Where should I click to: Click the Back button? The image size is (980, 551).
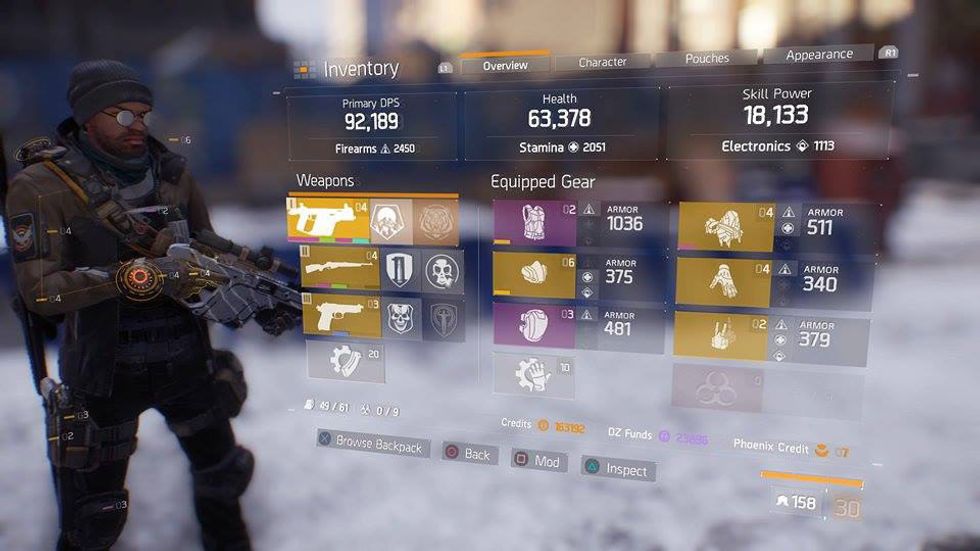(x=467, y=454)
